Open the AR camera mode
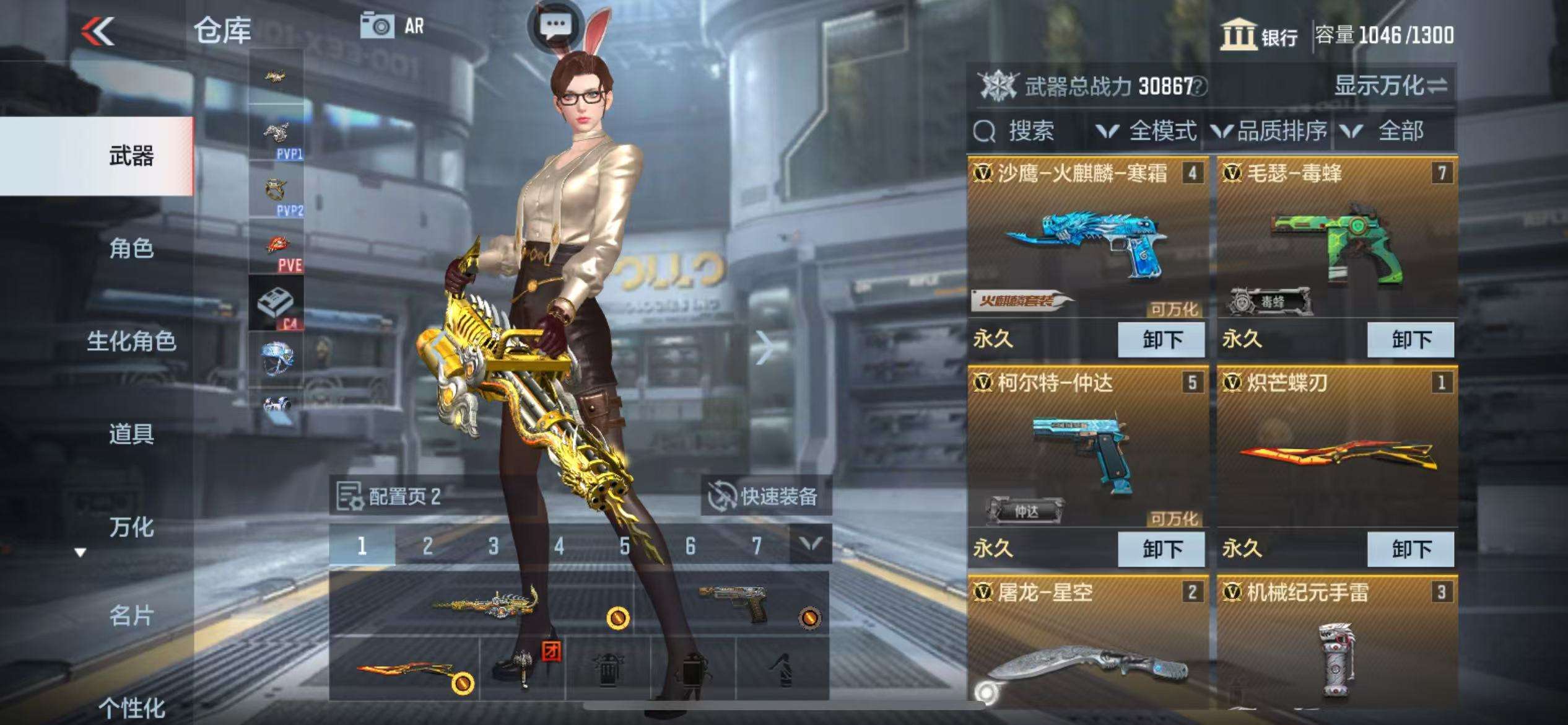 tap(393, 27)
